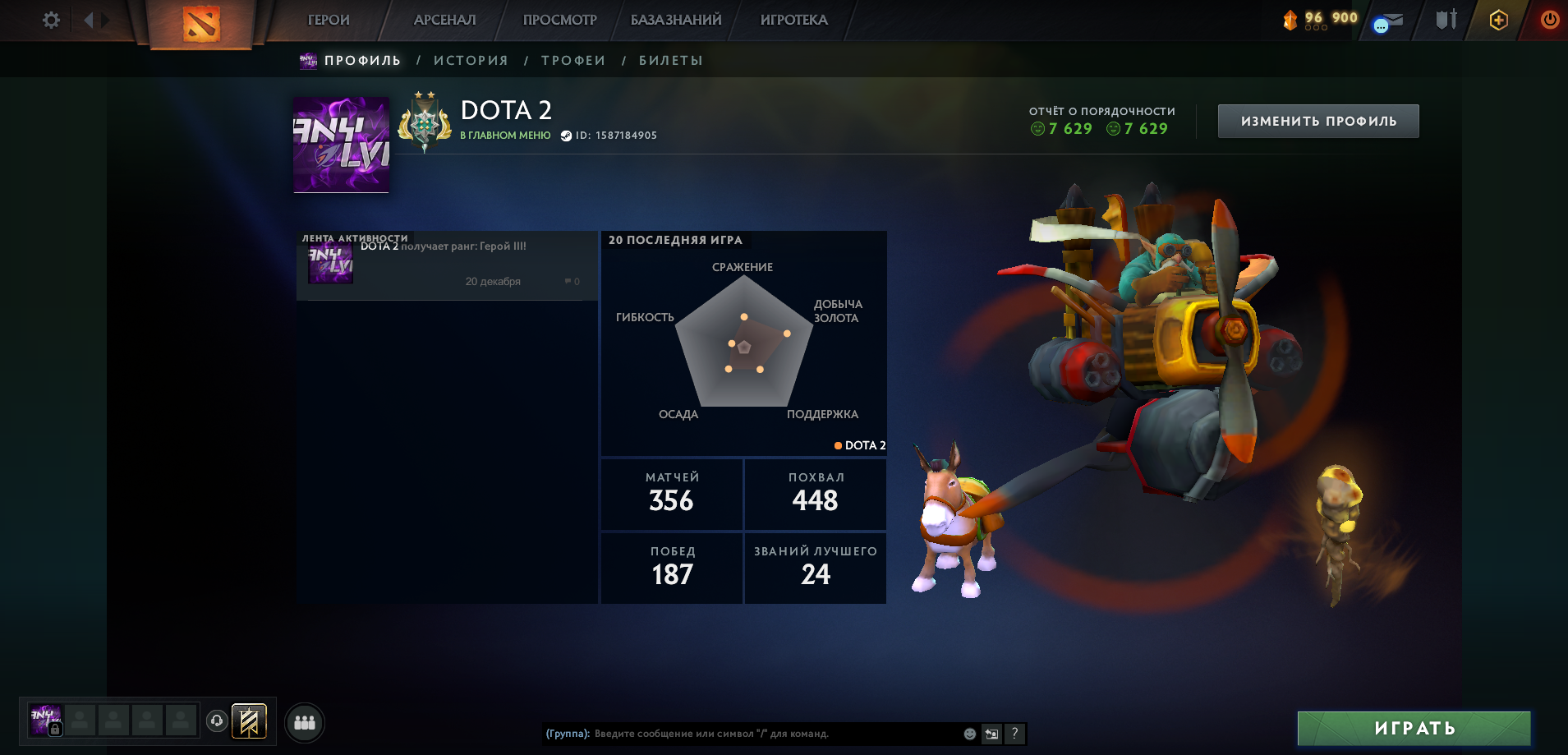Screen dimensions: 1568x755
Task: Click the headset voice chat icon
Action: 217,720
